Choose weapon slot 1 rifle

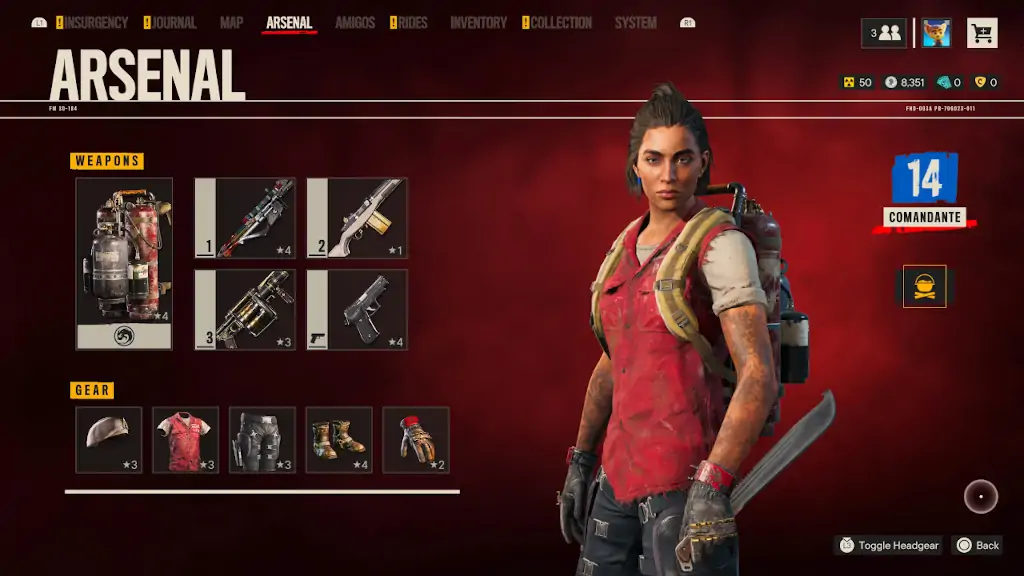[245, 218]
